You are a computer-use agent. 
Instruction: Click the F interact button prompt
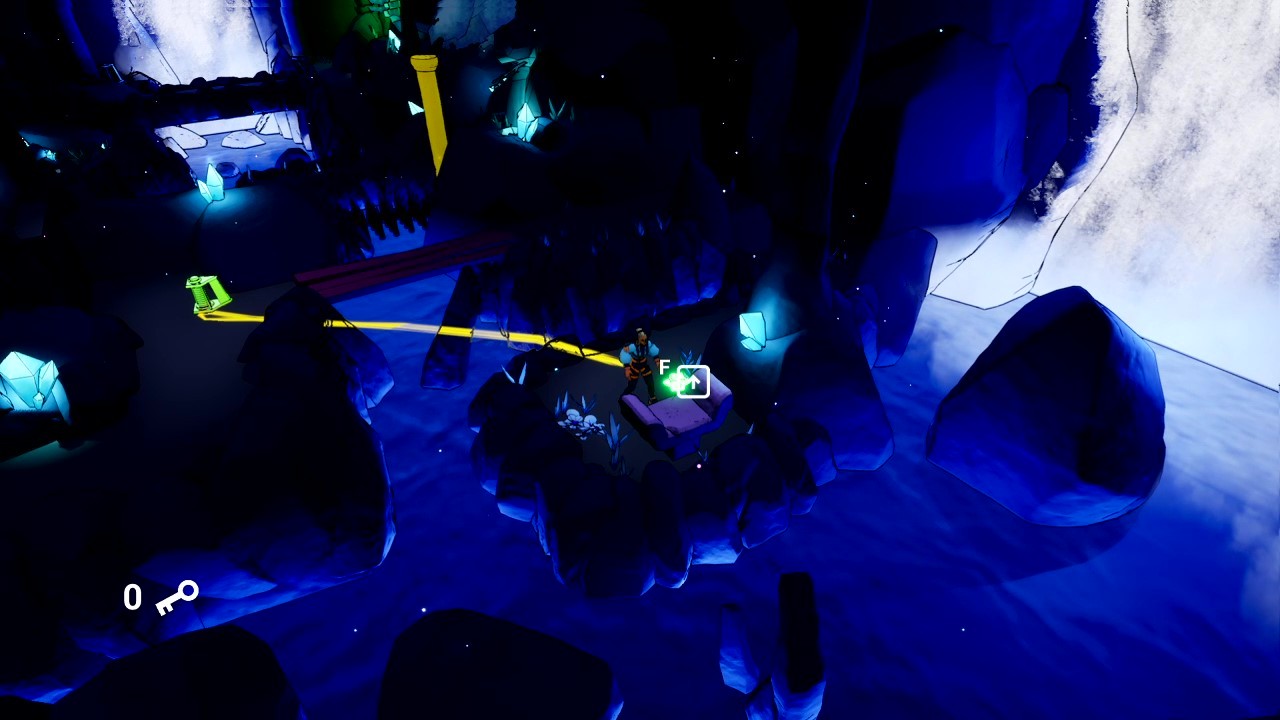click(x=665, y=367)
